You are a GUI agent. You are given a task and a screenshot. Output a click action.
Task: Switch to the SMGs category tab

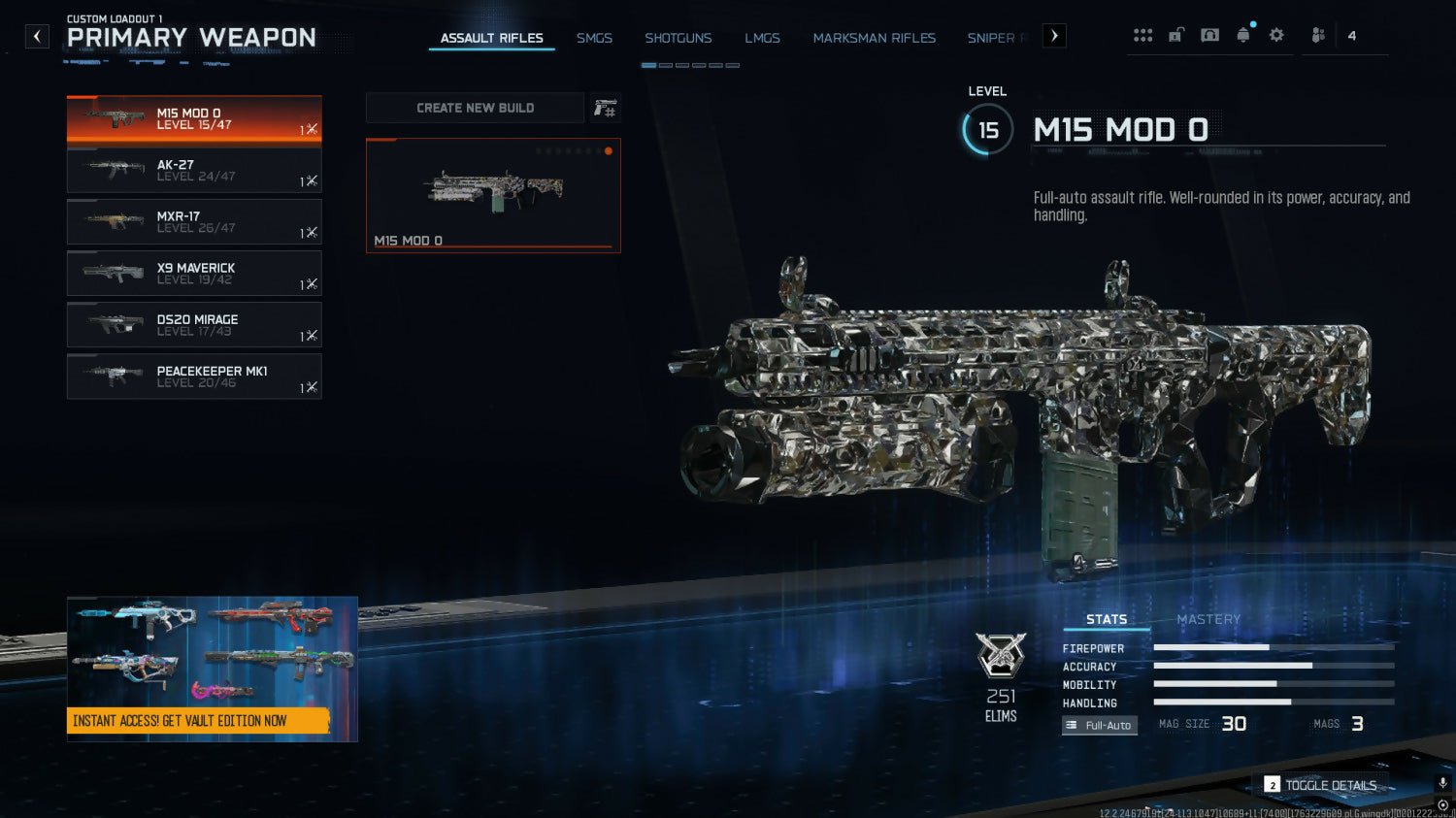tap(594, 38)
